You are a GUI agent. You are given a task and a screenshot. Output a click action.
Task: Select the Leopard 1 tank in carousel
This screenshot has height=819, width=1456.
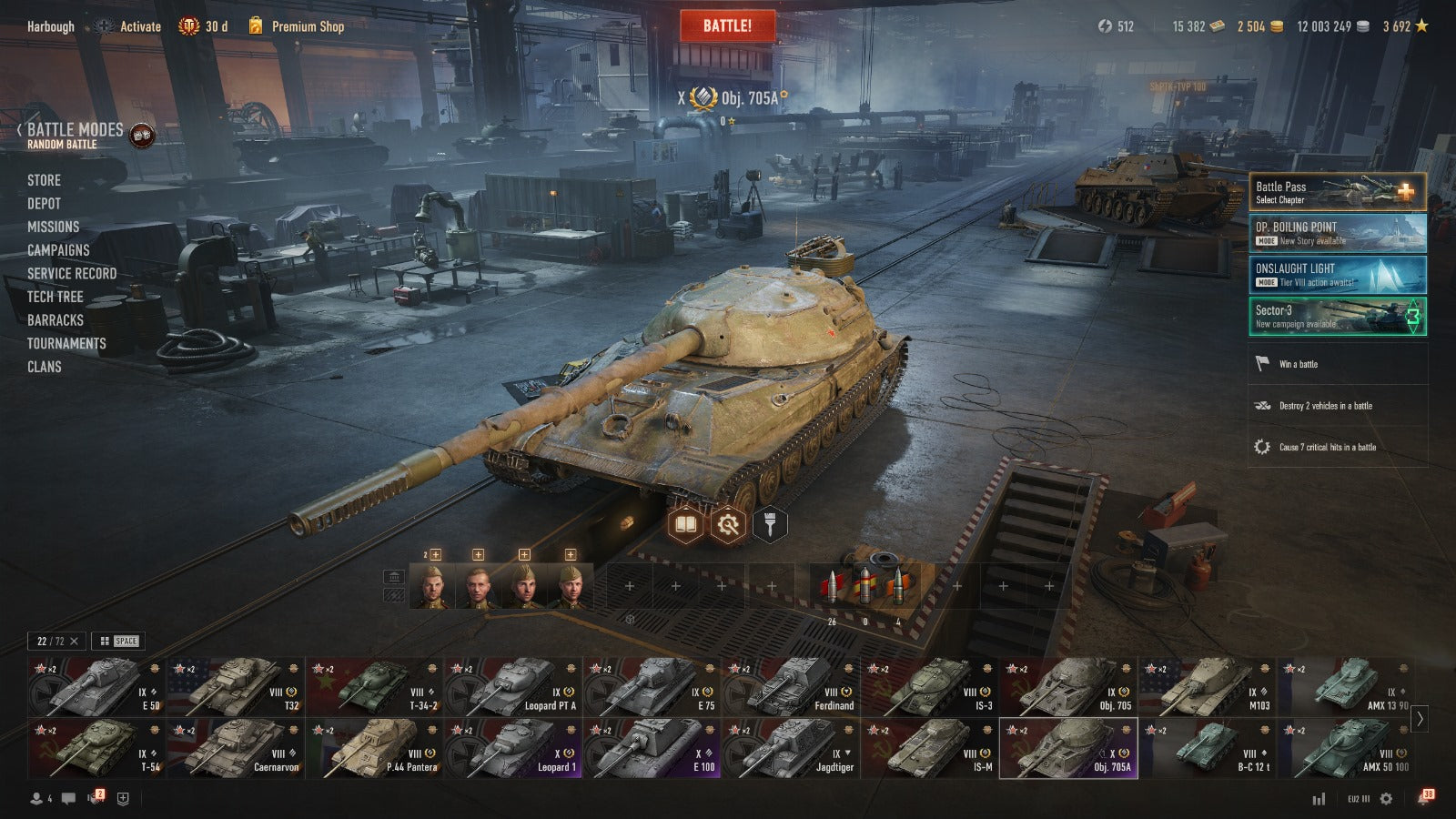[x=512, y=748]
